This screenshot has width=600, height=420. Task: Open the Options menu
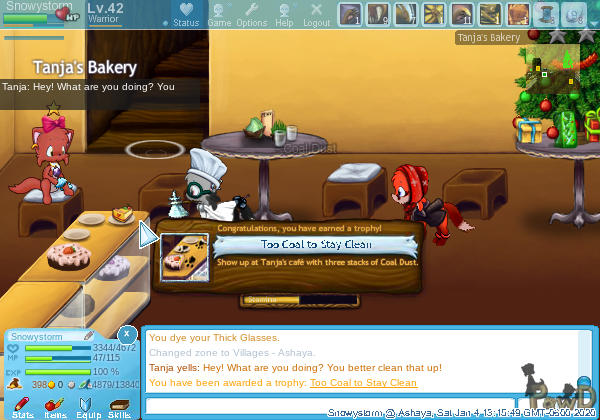[251, 15]
